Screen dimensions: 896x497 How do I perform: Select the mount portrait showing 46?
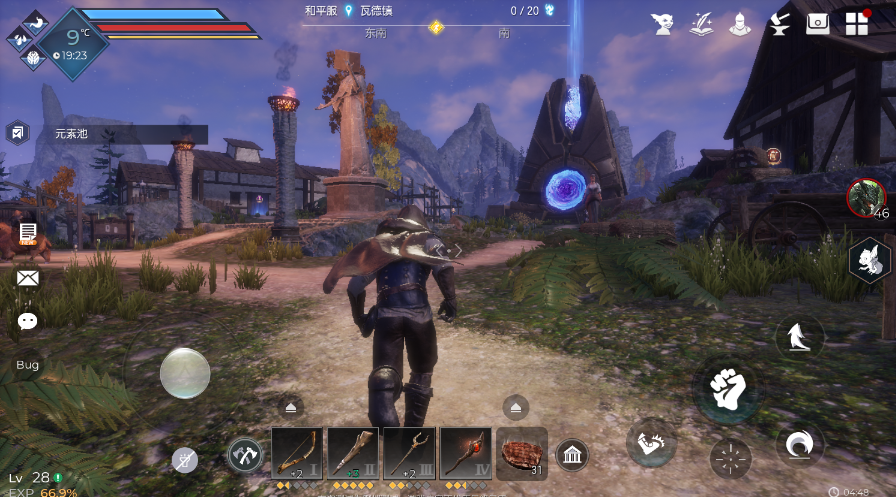[x=866, y=198]
